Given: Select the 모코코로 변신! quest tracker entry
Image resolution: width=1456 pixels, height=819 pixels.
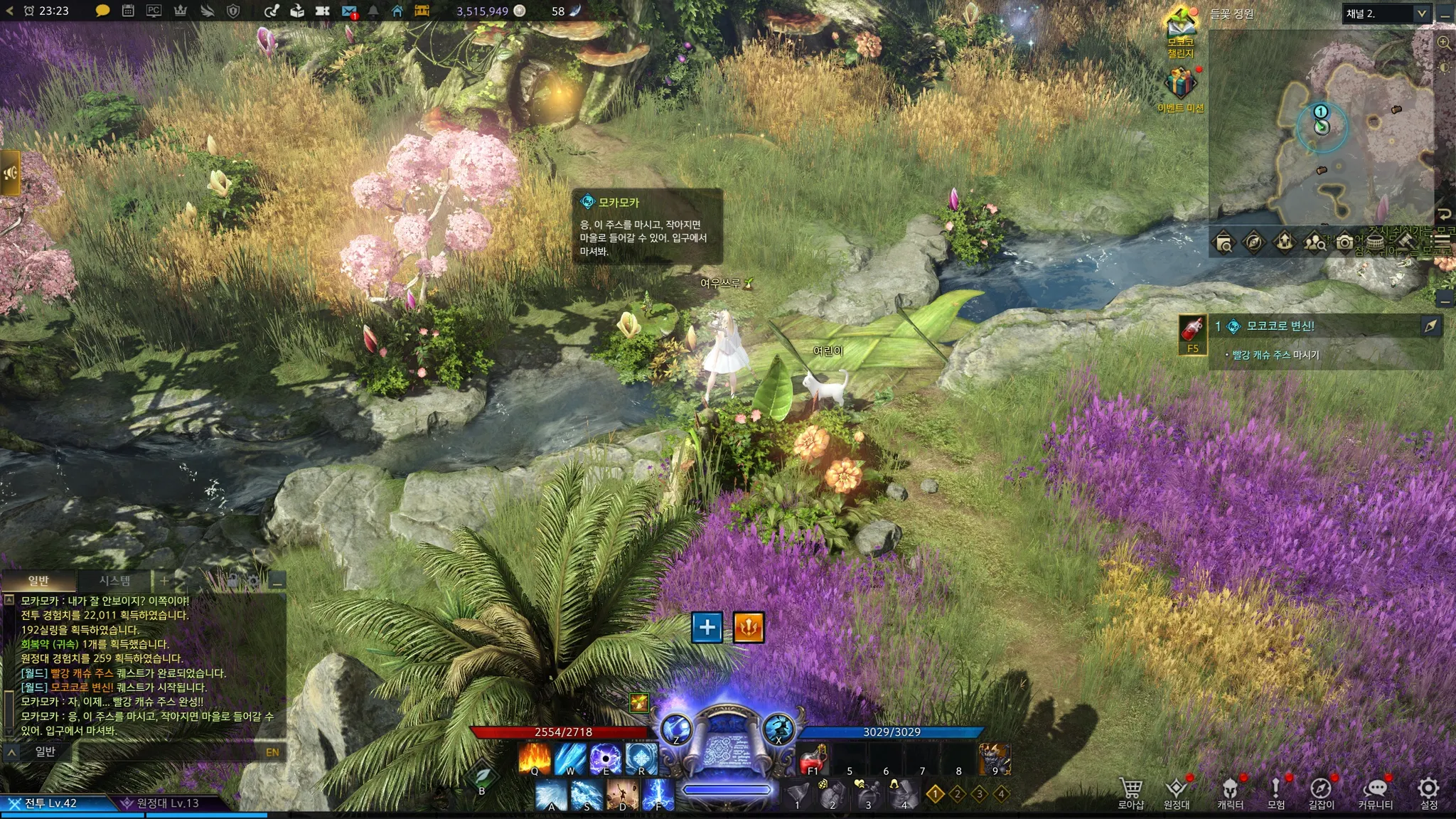Looking at the screenshot, I should (1280, 326).
